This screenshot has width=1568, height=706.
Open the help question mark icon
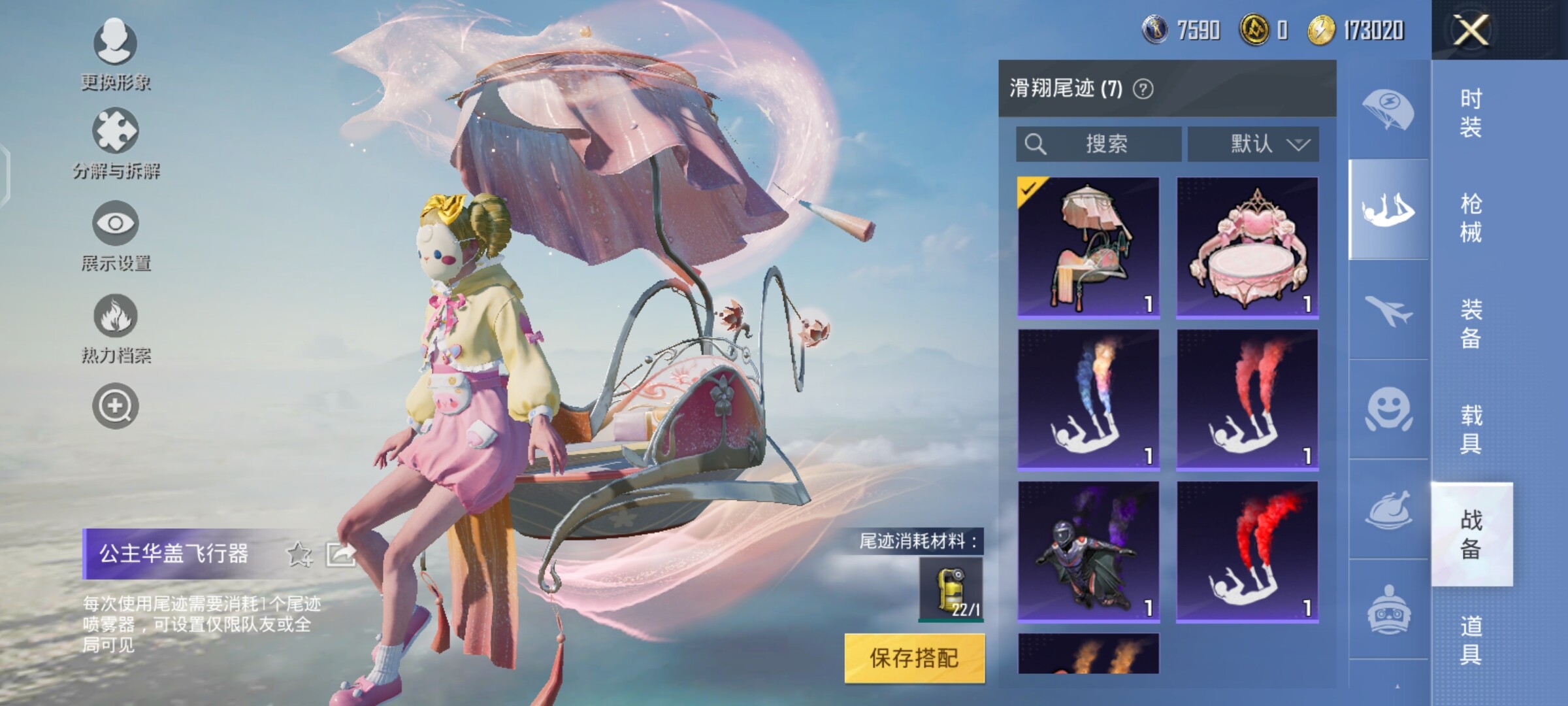pyautogui.click(x=1143, y=89)
